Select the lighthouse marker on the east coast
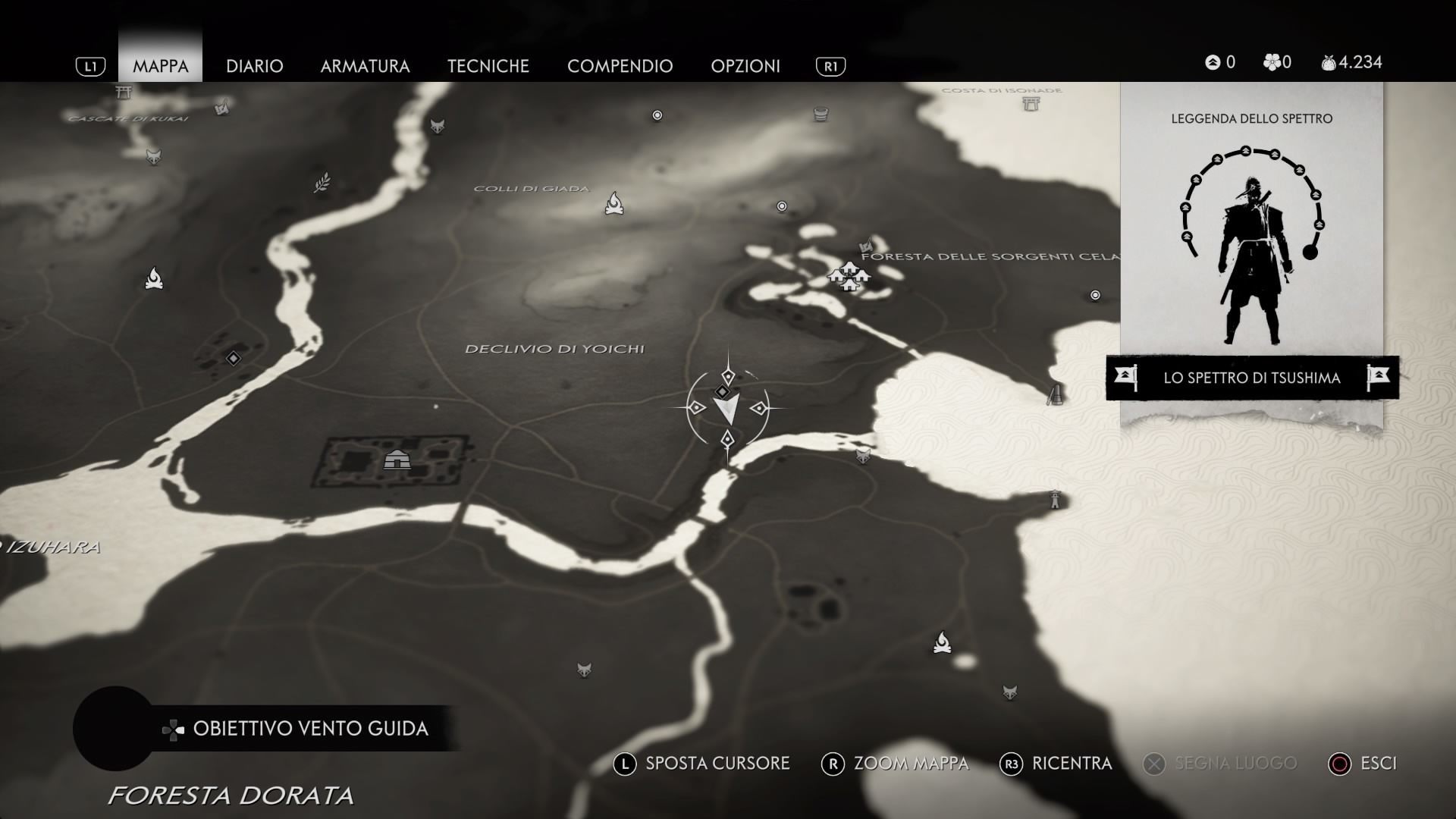 [x=1055, y=500]
